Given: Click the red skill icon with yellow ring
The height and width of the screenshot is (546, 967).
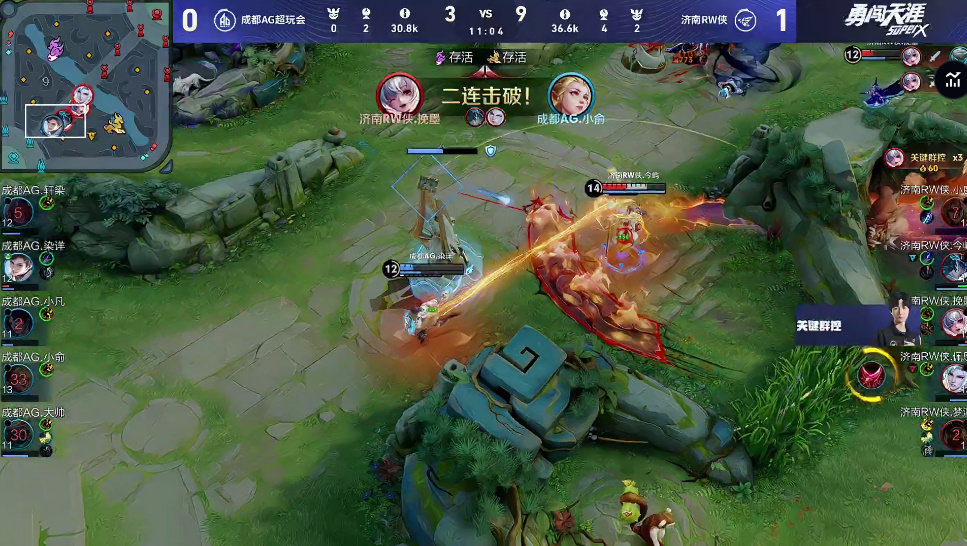Looking at the screenshot, I should click(x=870, y=374).
